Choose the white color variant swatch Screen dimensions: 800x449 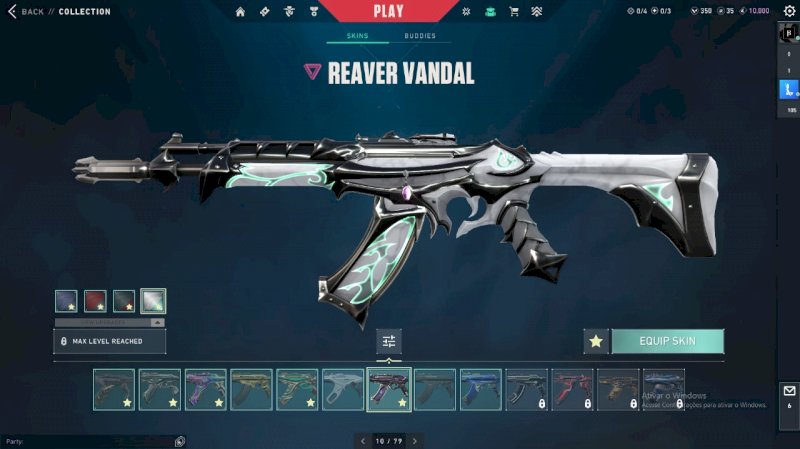click(153, 301)
